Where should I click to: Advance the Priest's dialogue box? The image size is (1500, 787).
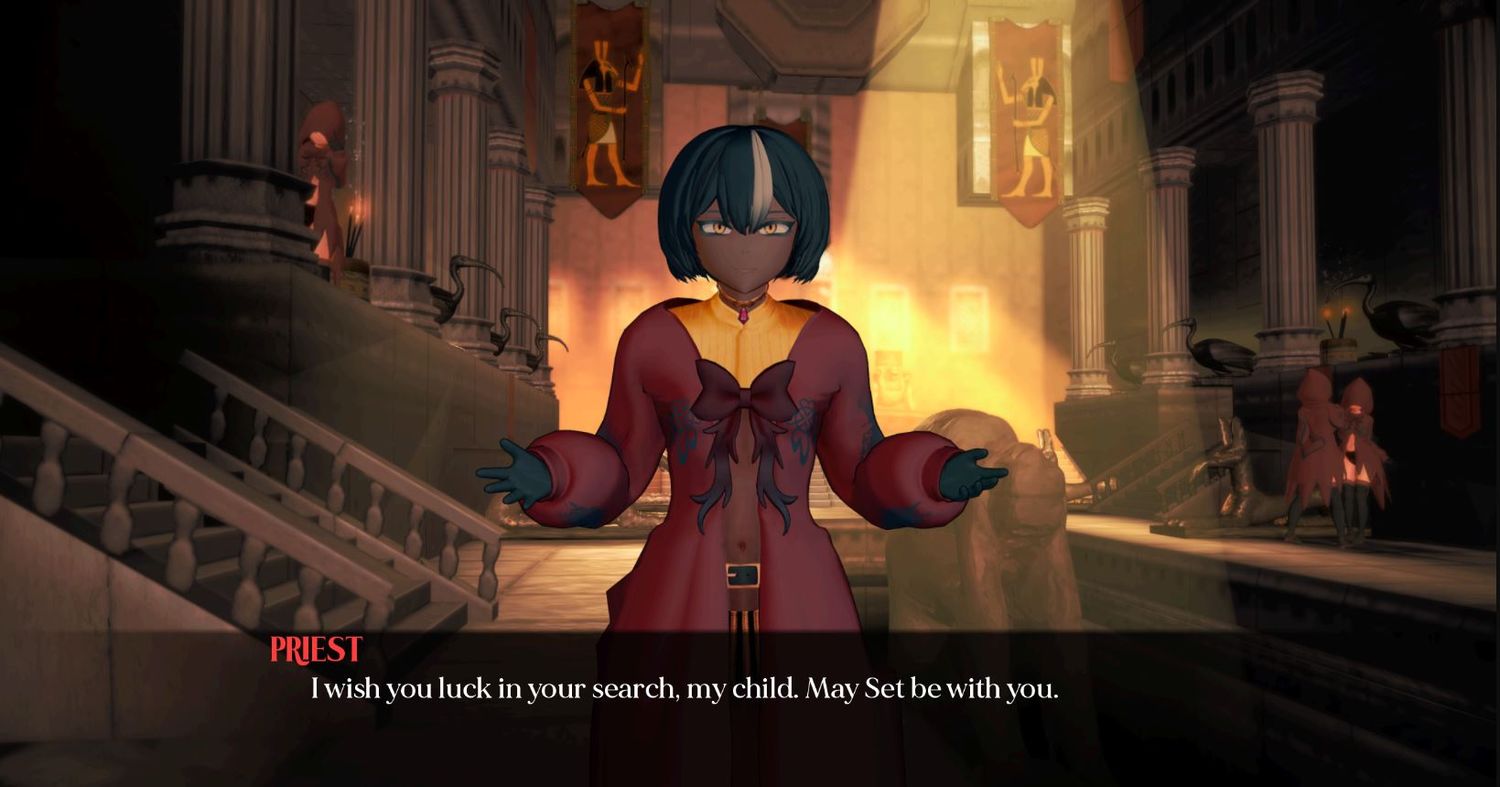click(x=684, y=690)
